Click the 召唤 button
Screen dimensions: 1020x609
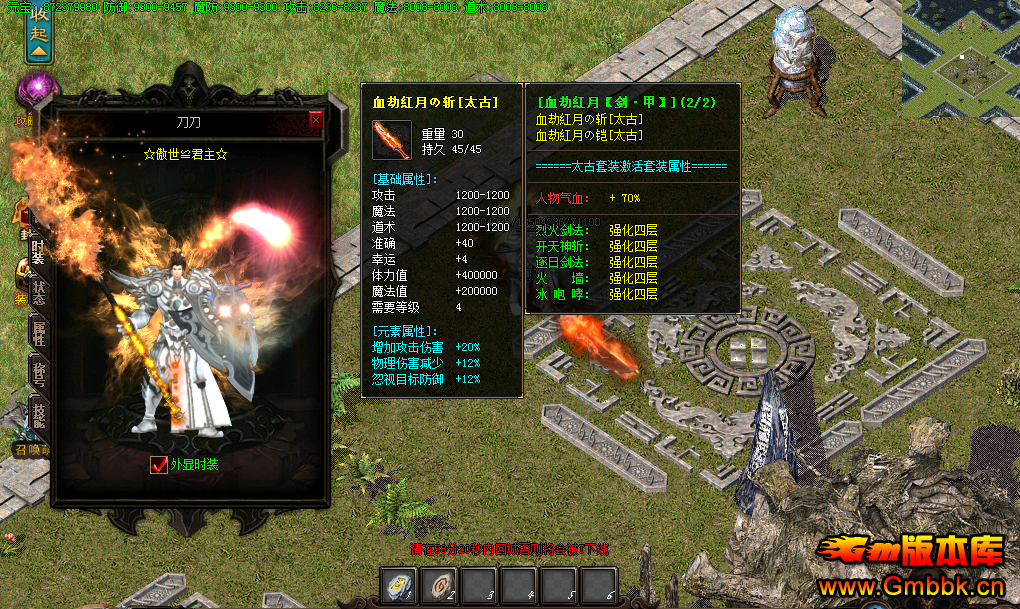pos(30,451)
